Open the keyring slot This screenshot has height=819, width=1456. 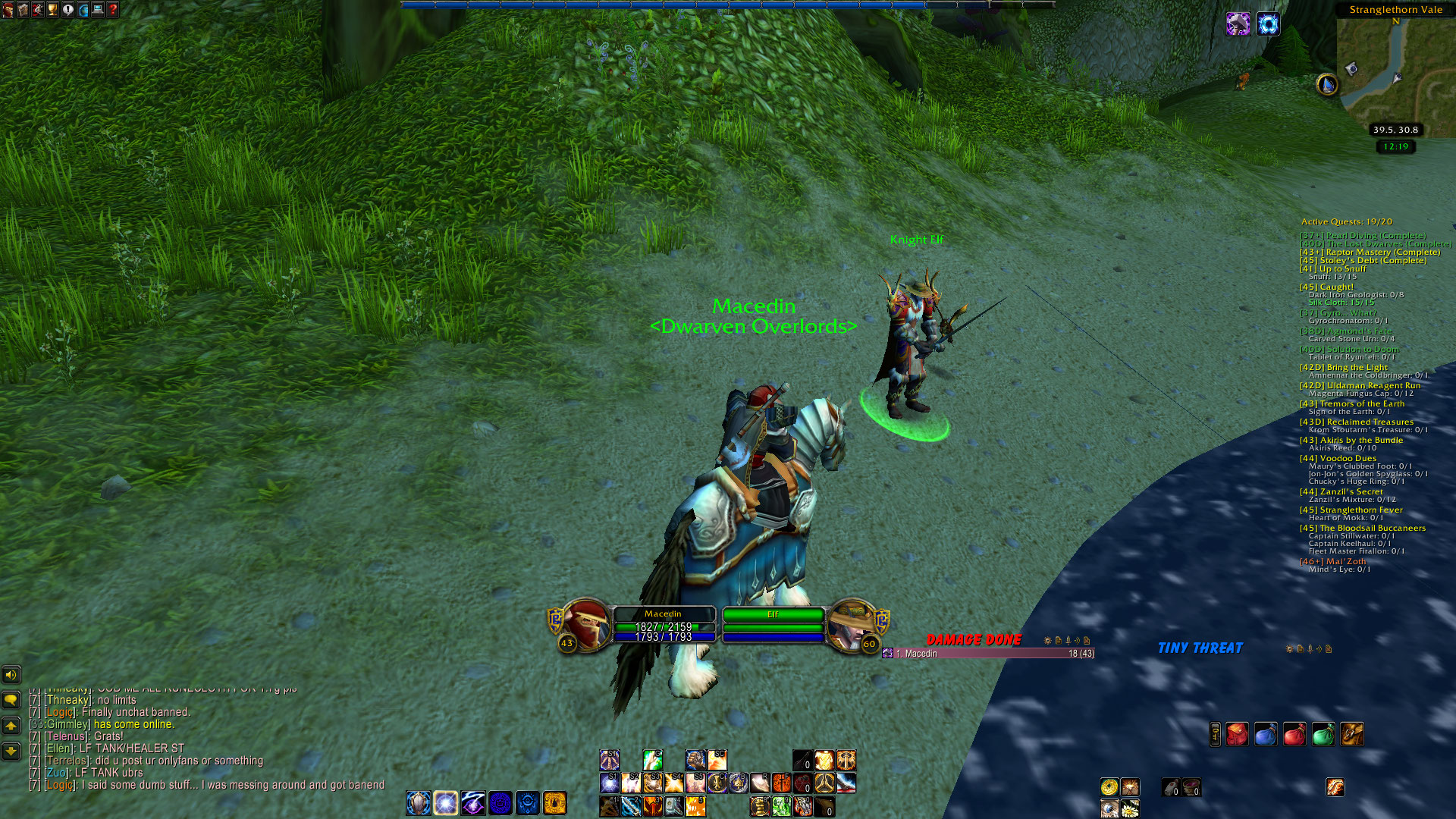pyautogui.click(x=1215, y=734)
